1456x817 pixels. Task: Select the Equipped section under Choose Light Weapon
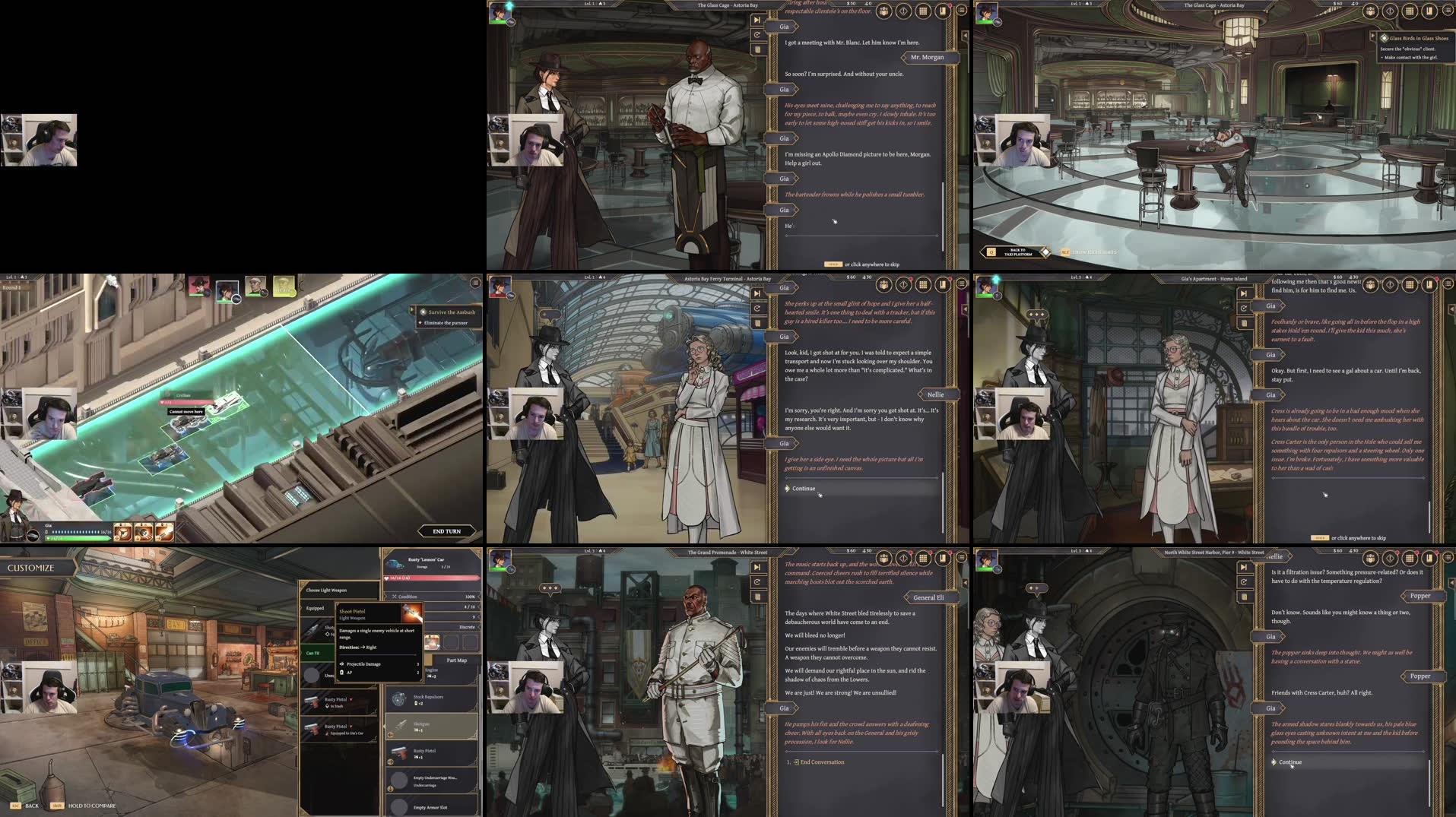click(x=316, y=608)
